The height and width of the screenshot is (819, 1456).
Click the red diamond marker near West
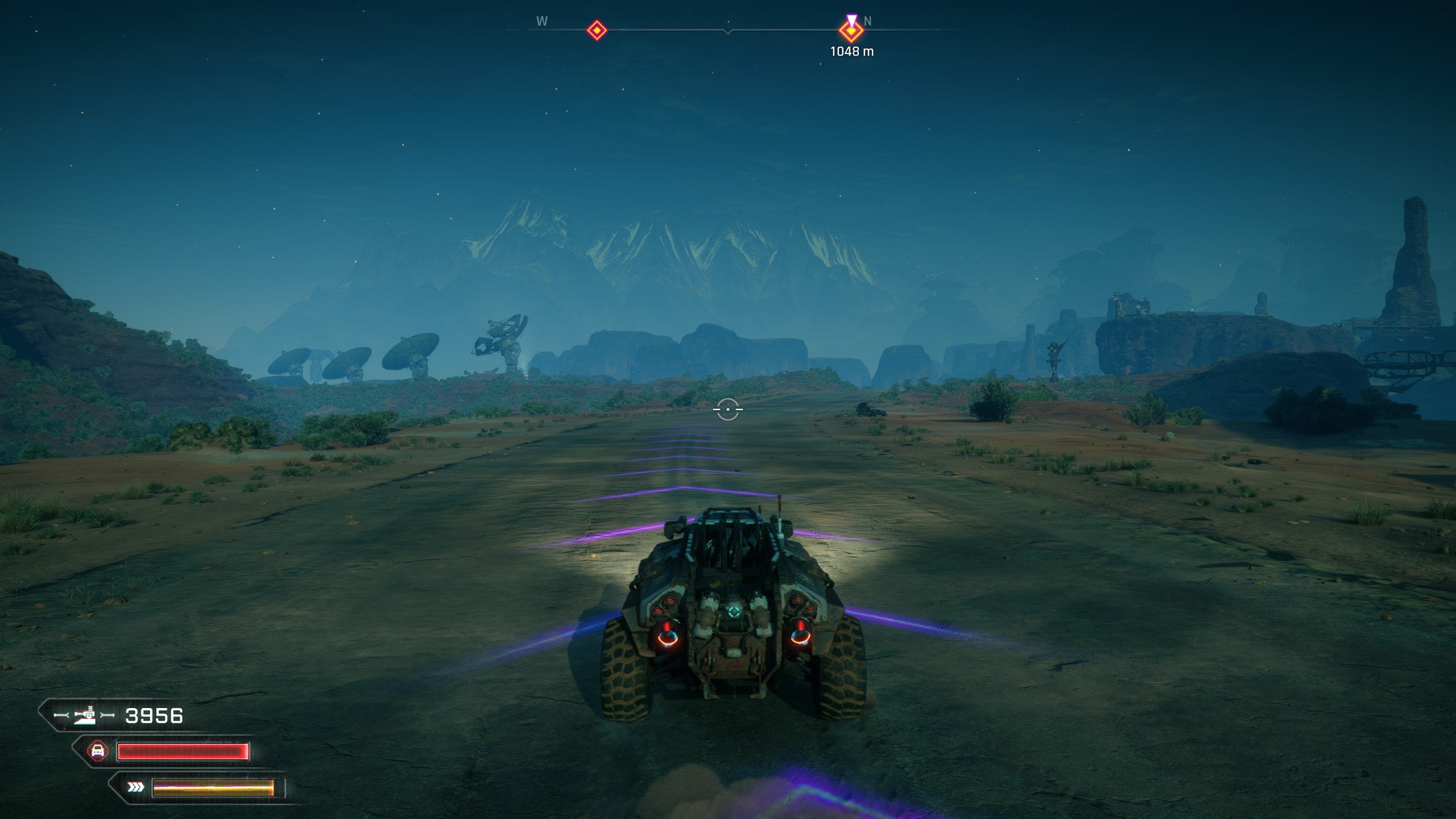[597, 30]
